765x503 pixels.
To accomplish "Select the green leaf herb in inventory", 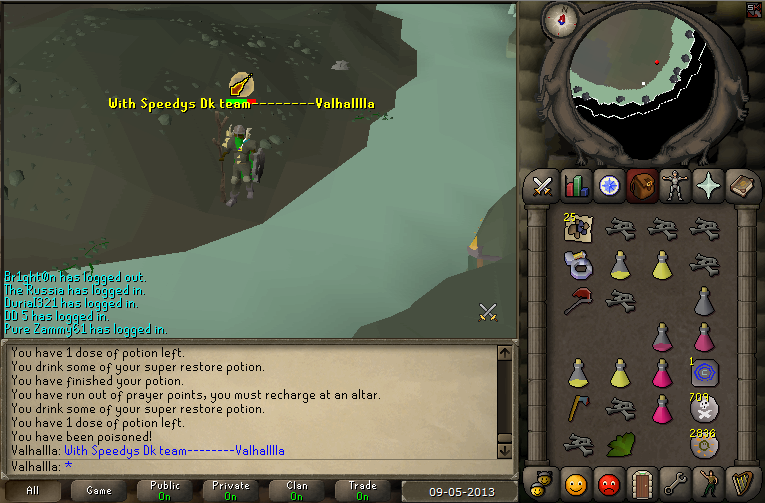I will pyautogui.click(x=621, y=443).
